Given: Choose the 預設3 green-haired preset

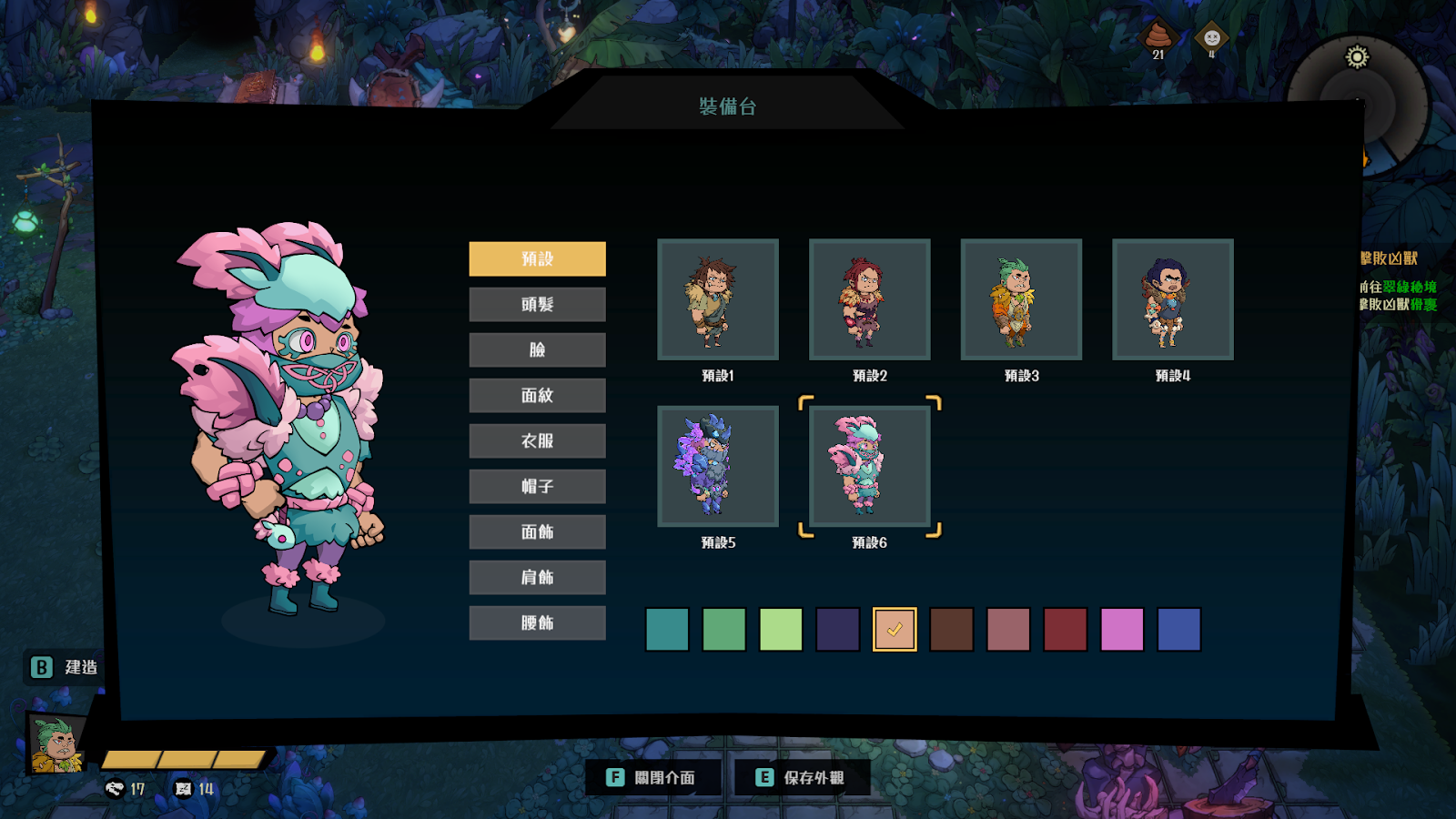Looking at the screenshot, I should (1021, 299).
